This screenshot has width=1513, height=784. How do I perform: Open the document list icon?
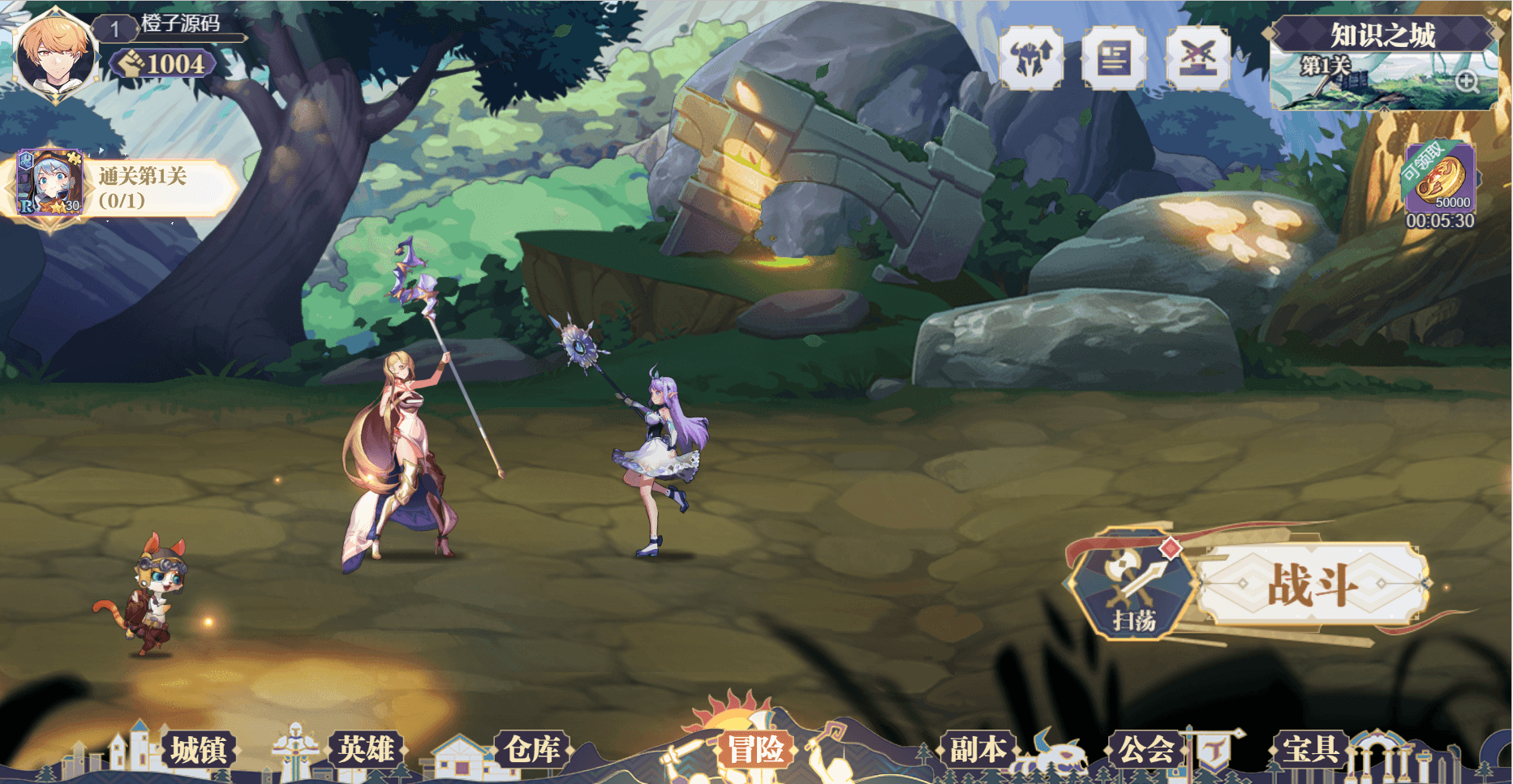click(1114, 58)
